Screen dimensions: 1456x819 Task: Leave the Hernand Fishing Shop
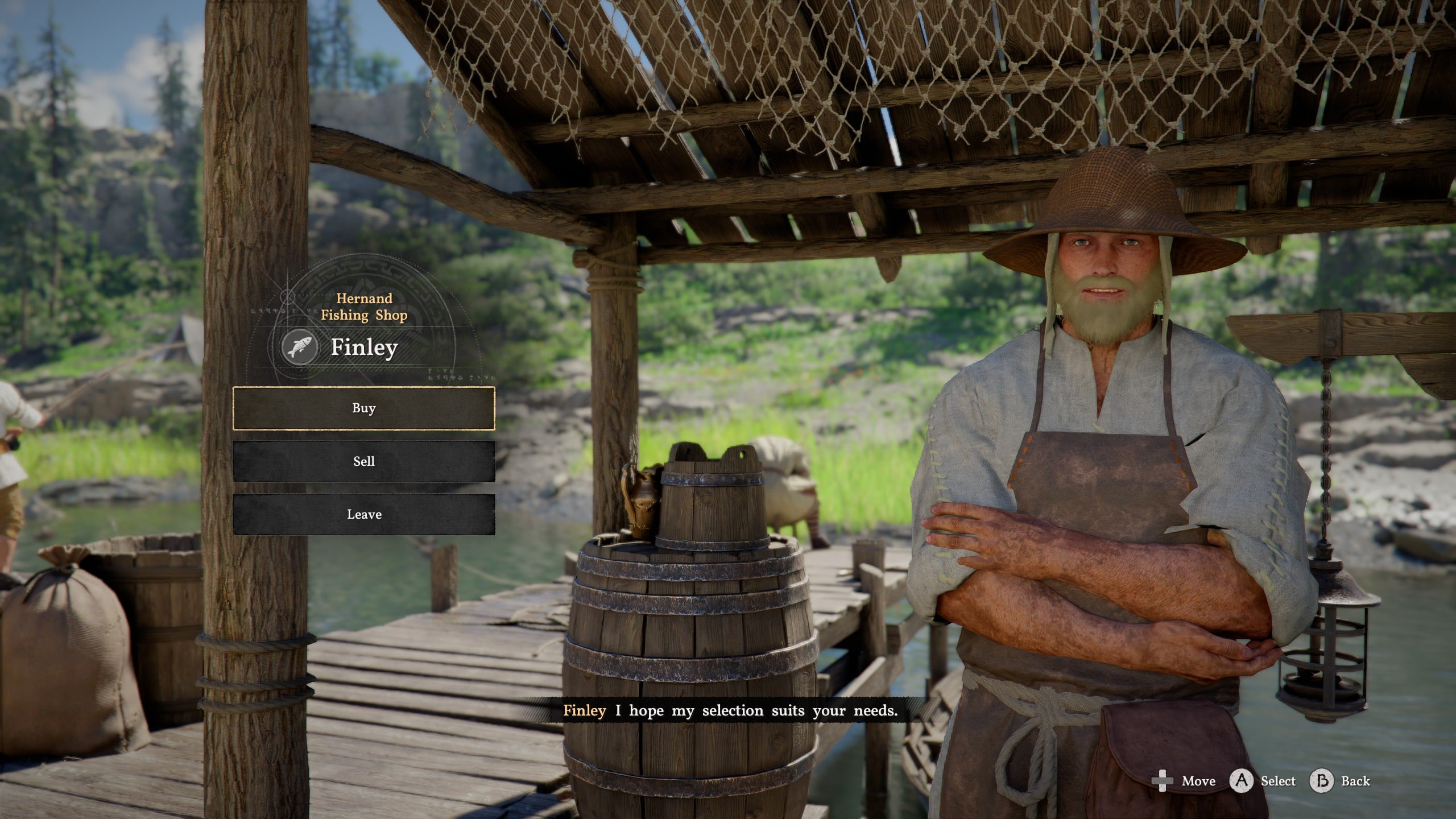coord(363,514)
